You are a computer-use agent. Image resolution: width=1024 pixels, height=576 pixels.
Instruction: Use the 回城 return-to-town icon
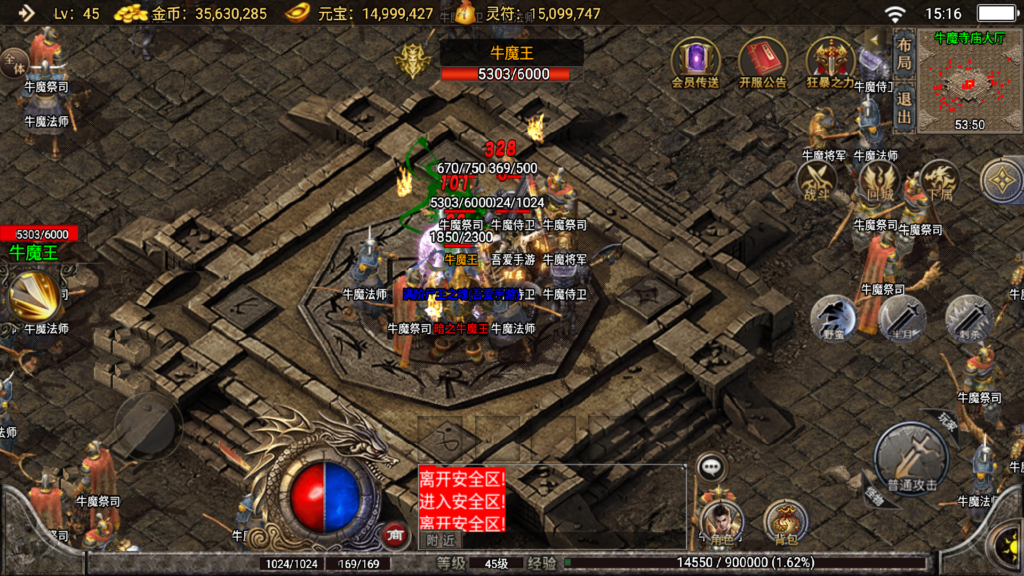(878, 182)
